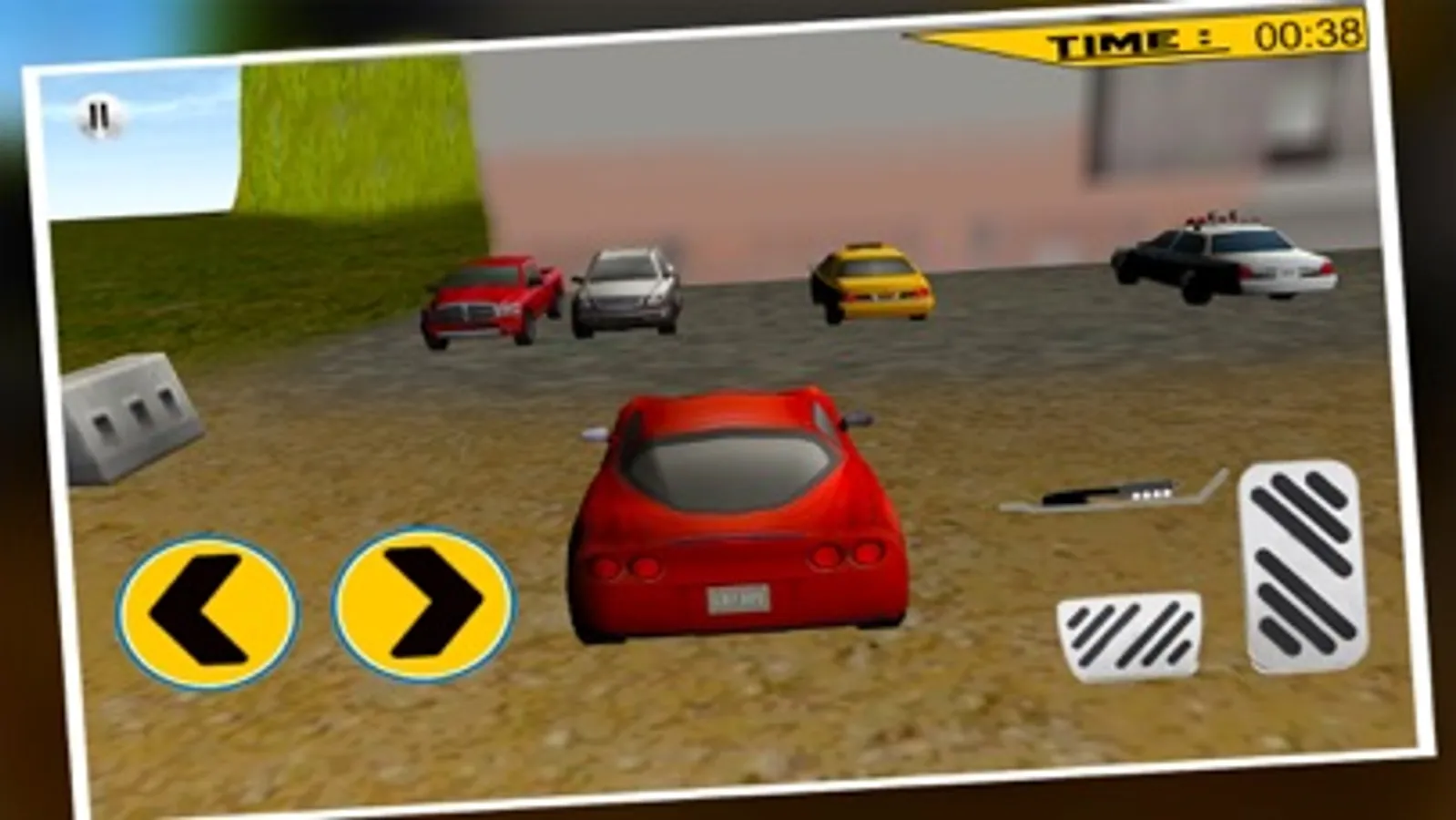The image size is (1456, 820).
Task: Pause the game to open the menu
Action: pyautogui.click(x=100, y=118)
